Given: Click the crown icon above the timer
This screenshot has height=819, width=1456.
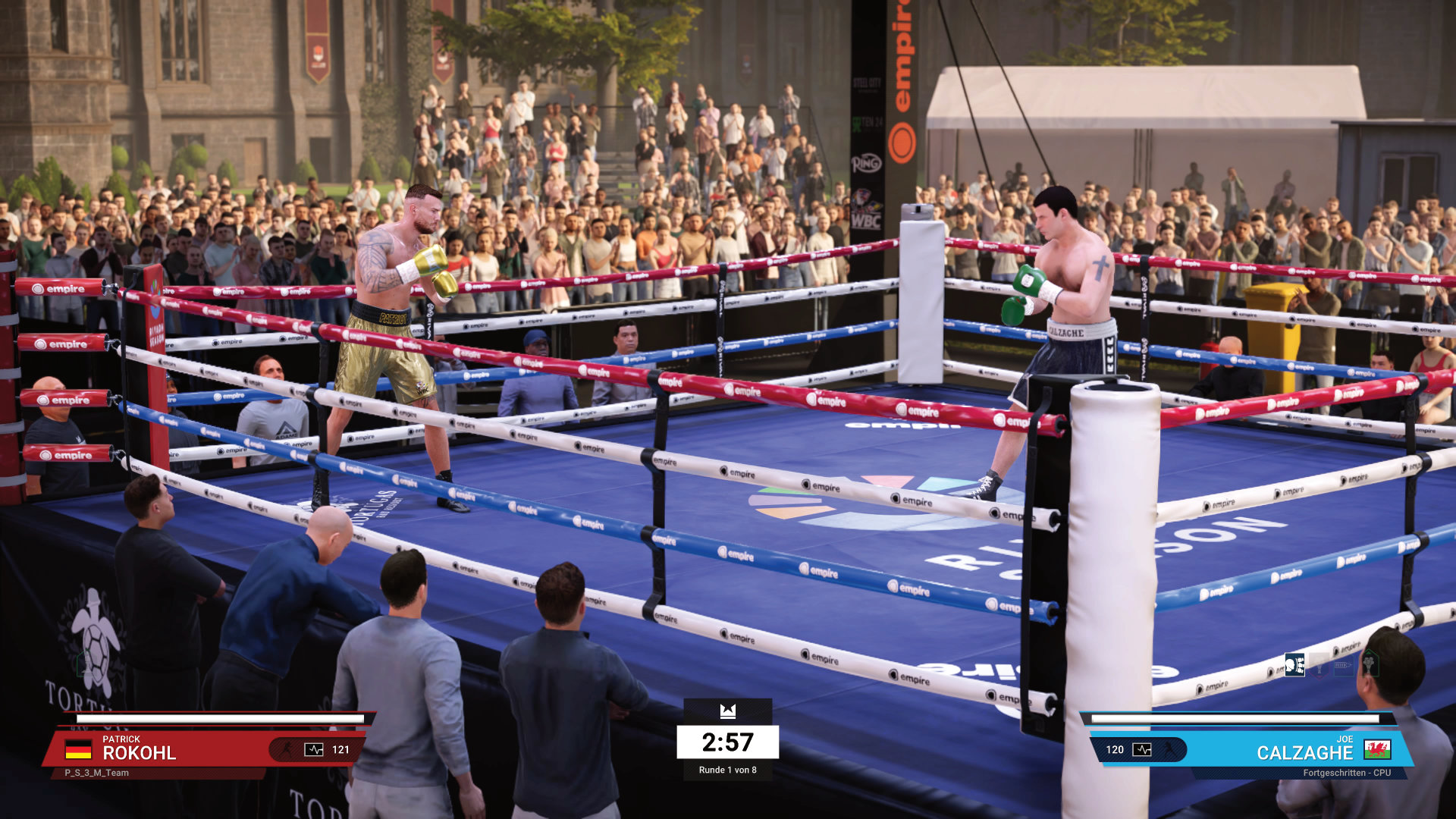Looking at the screenshot, I should pyautogui.click(x=728, y=711).
